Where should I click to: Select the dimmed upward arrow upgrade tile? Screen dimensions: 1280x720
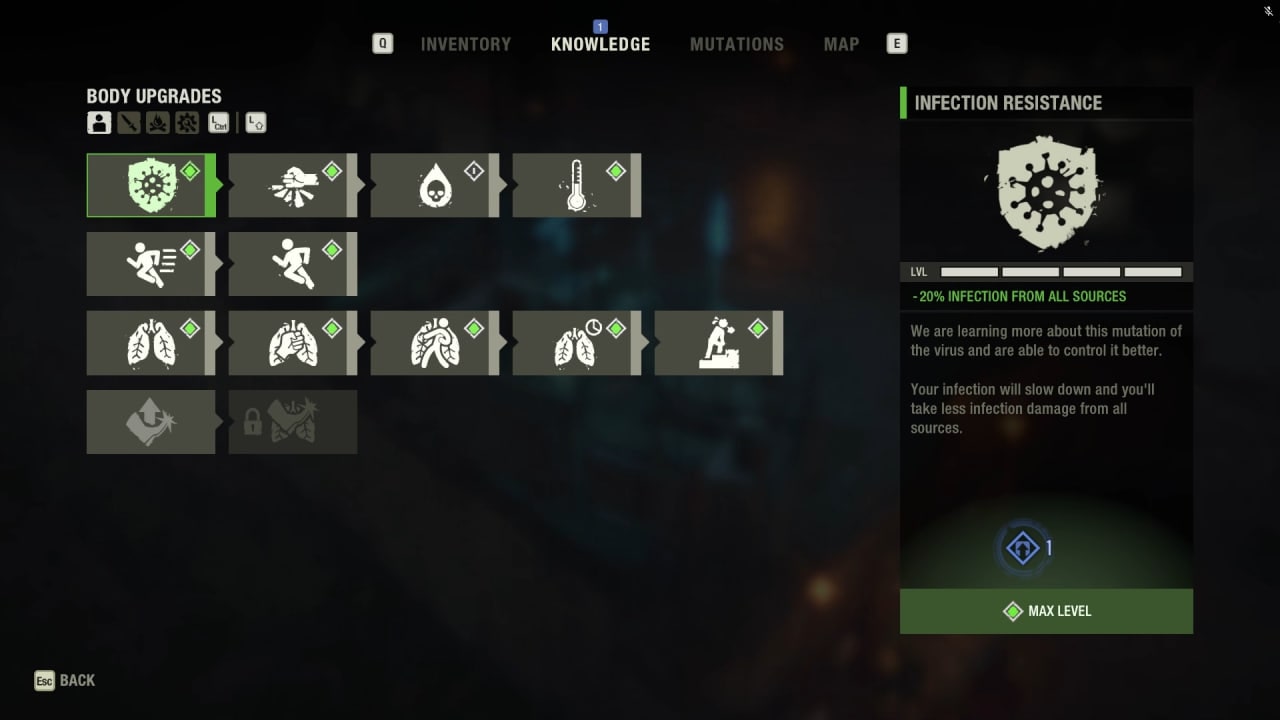coord(150,422)
